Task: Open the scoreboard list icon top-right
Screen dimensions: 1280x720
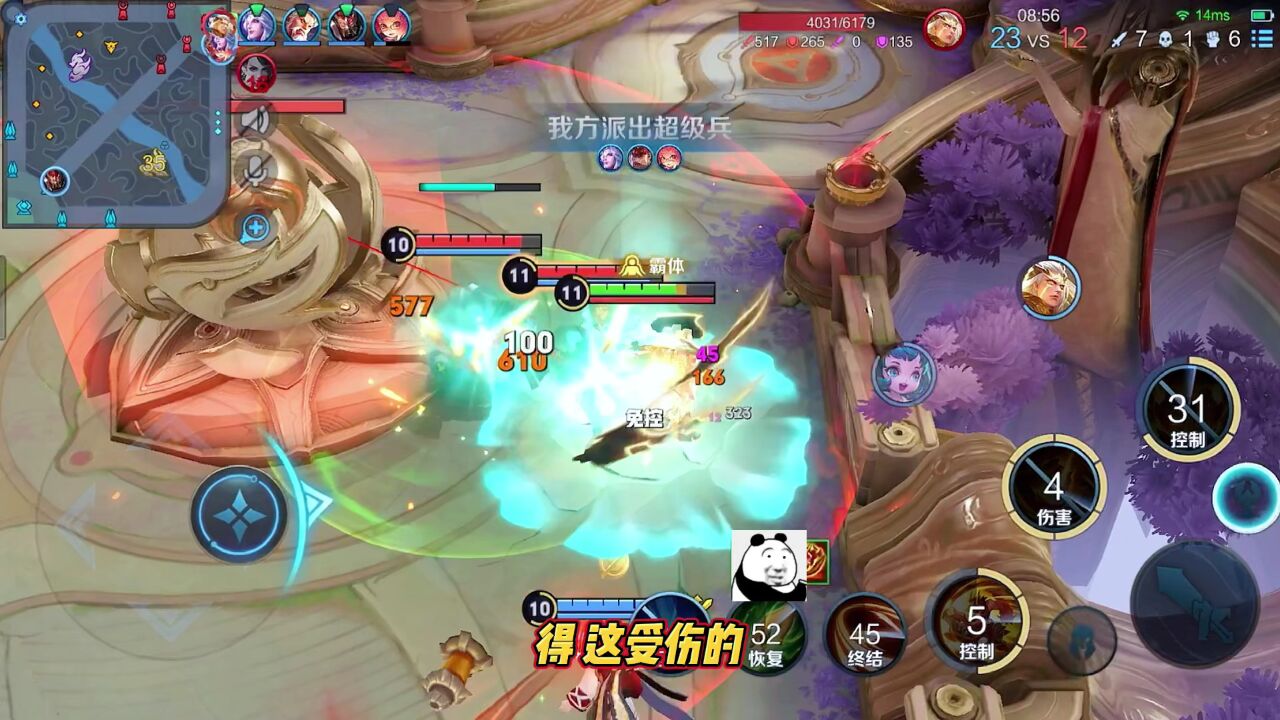Action: pyautogui.click(x=1264, y=40)
